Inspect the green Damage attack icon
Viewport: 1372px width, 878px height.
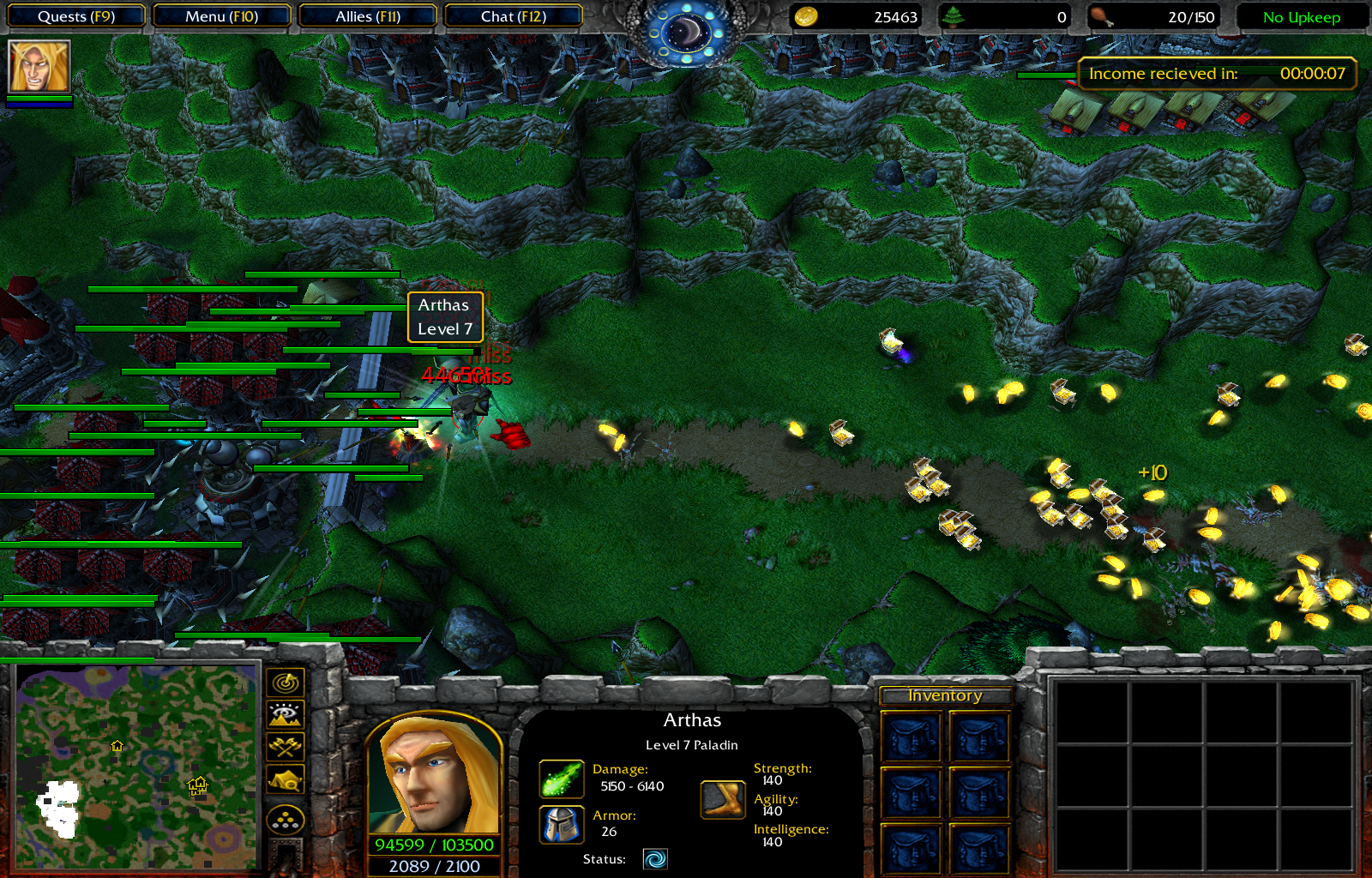pos(562,779)
